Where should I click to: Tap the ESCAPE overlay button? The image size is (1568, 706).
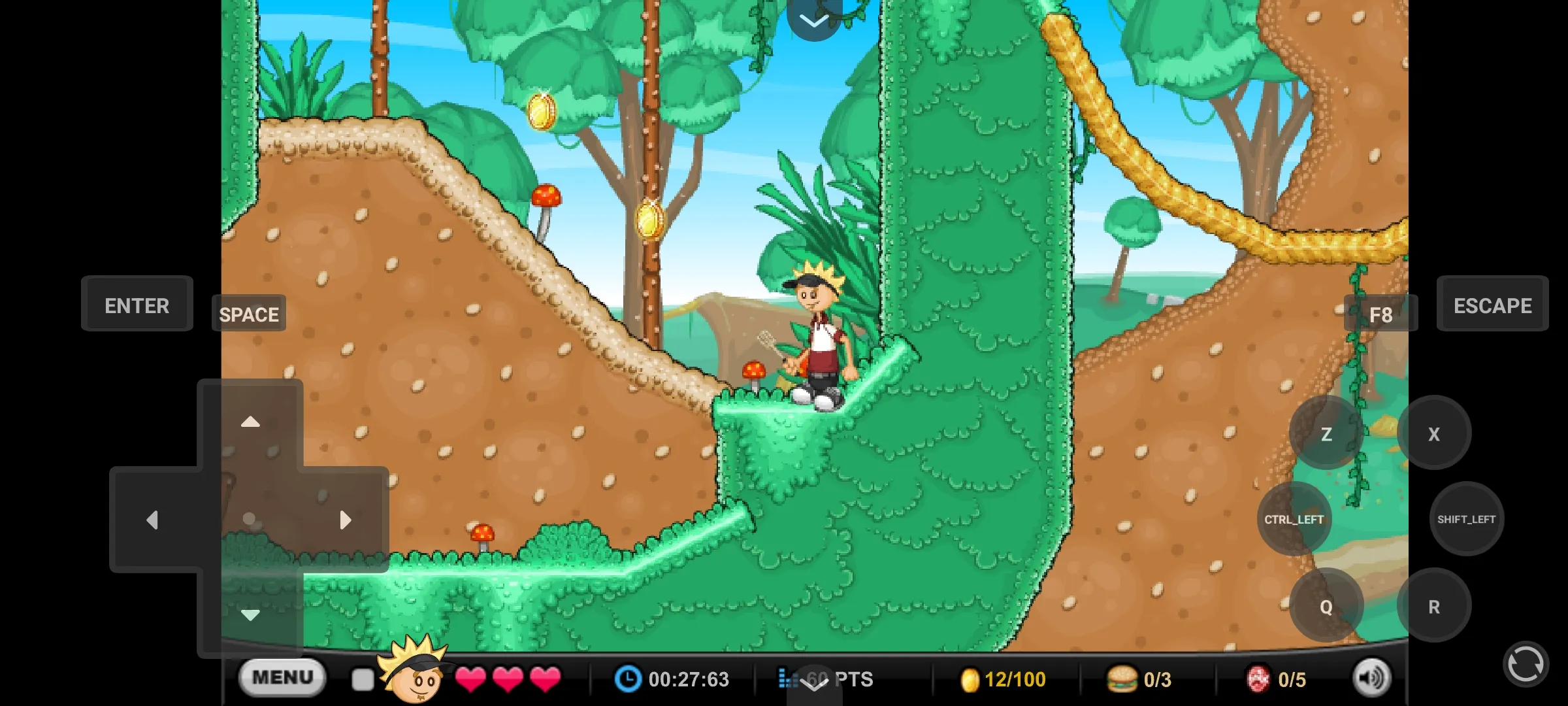coord(1492,305)
